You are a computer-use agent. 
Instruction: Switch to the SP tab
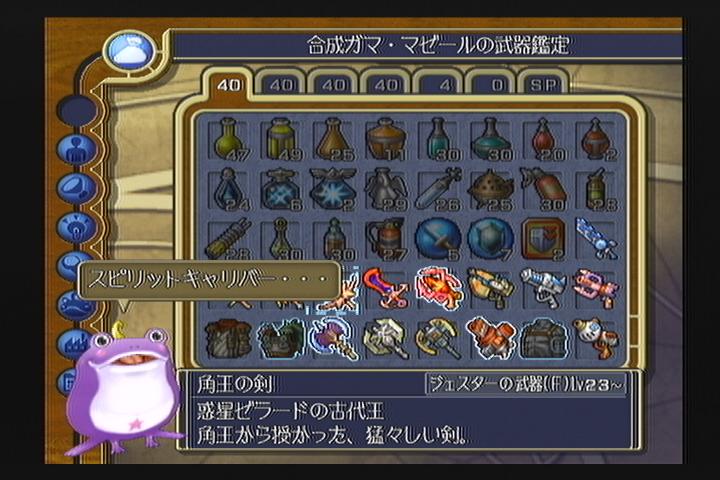pyautogui.click(x=545, y=86)
